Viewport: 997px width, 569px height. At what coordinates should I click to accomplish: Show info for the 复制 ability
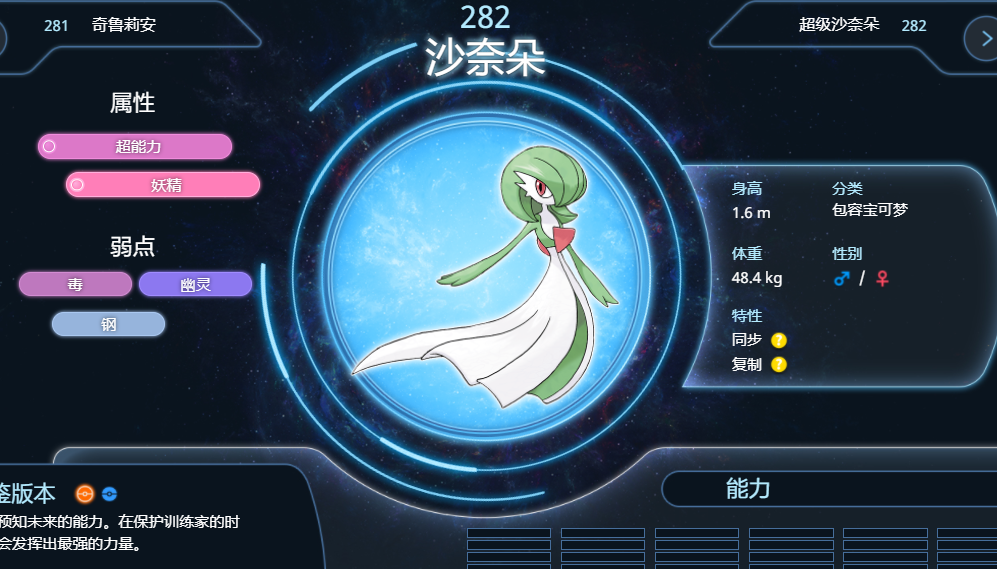[779, 364]
